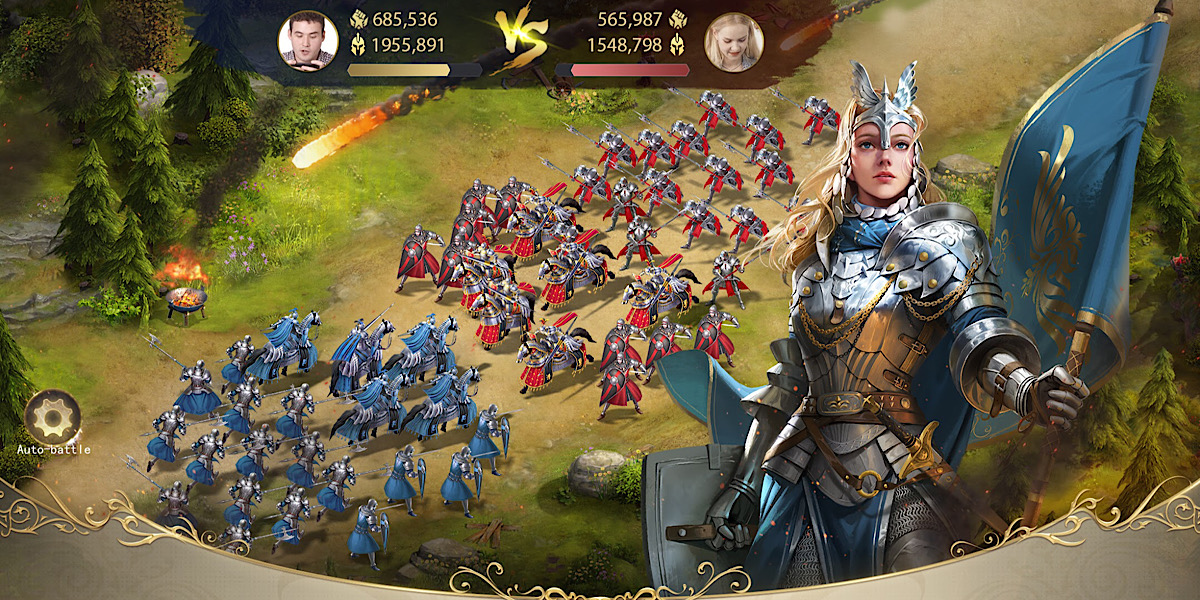Image resolution: width=1200 pixels, height=600 pixels.
Task: Toggle the Auto-battle gear button
Action: pyautogui.click(x=53, y=417)
